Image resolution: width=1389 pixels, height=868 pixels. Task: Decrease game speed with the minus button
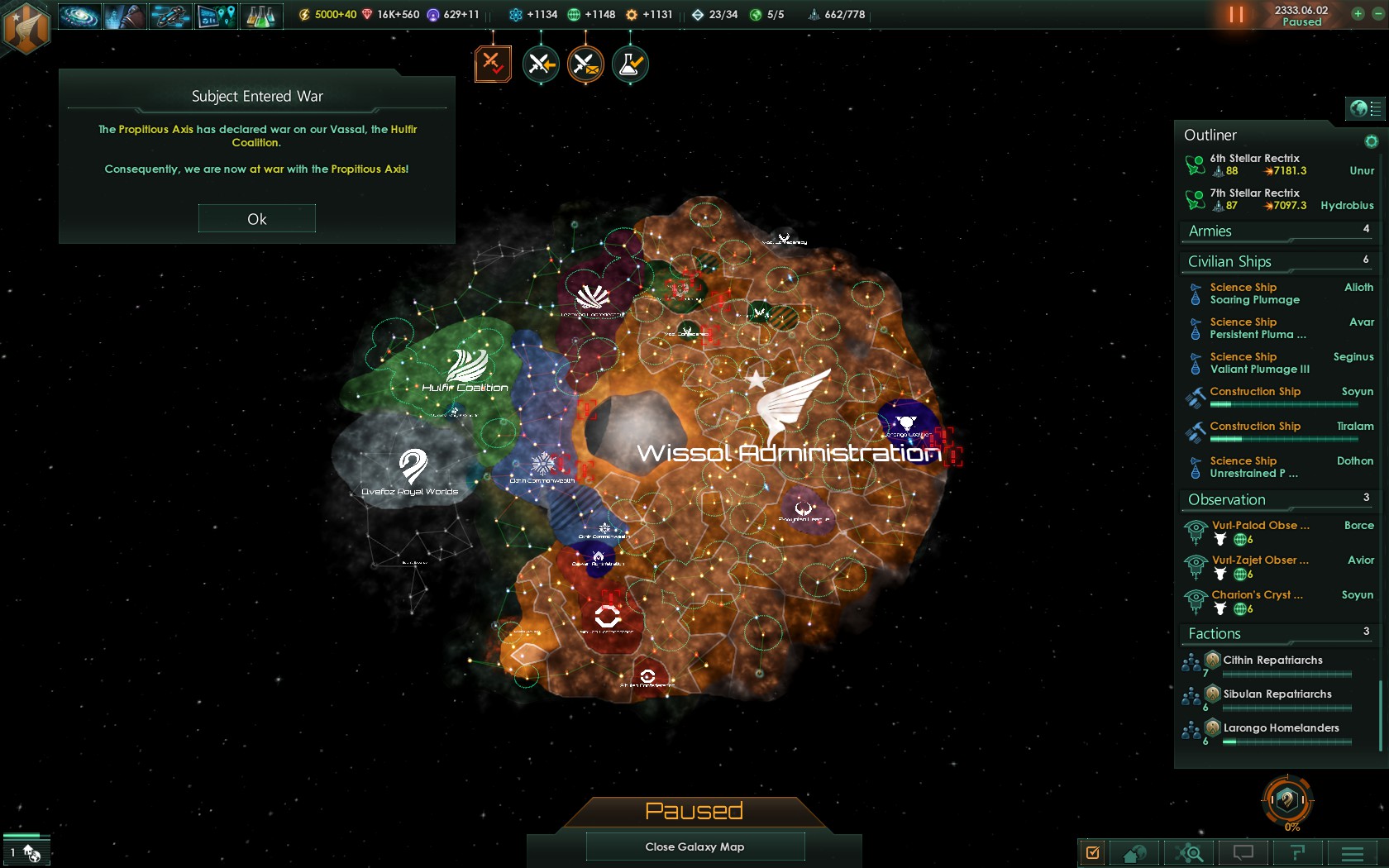click(x=1377, y=13)
